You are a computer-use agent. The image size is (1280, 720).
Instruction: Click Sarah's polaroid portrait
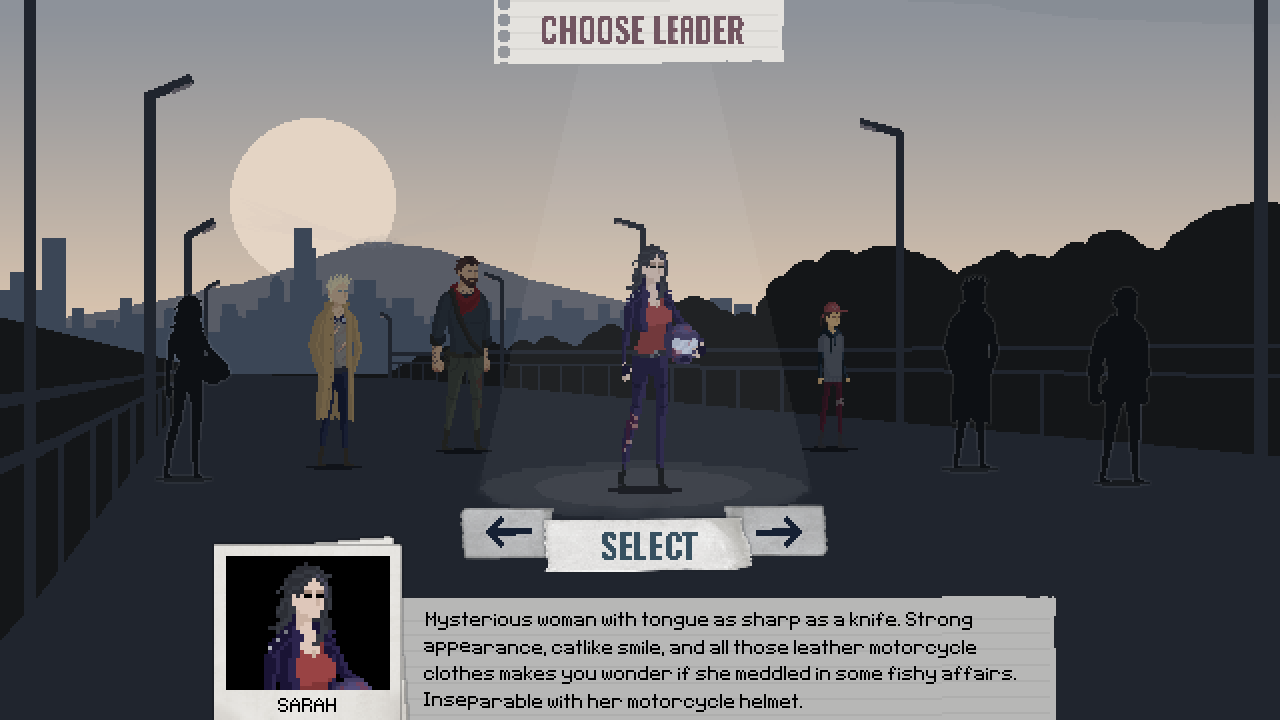308,623
